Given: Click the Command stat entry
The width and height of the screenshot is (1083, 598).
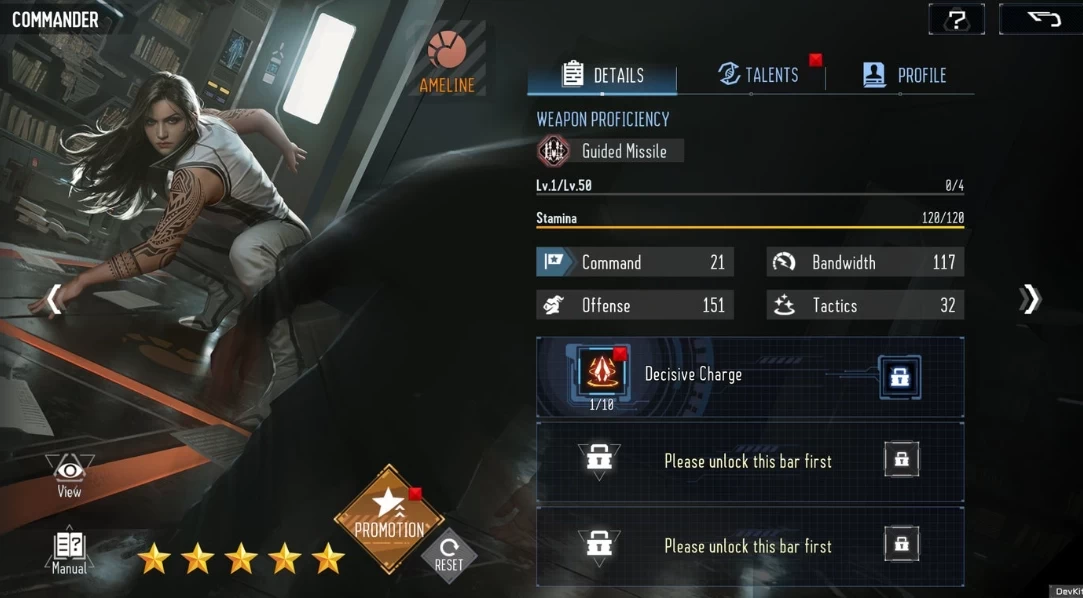Looking at the screenshot, I should pyautogui.click(x=635, y=262).
